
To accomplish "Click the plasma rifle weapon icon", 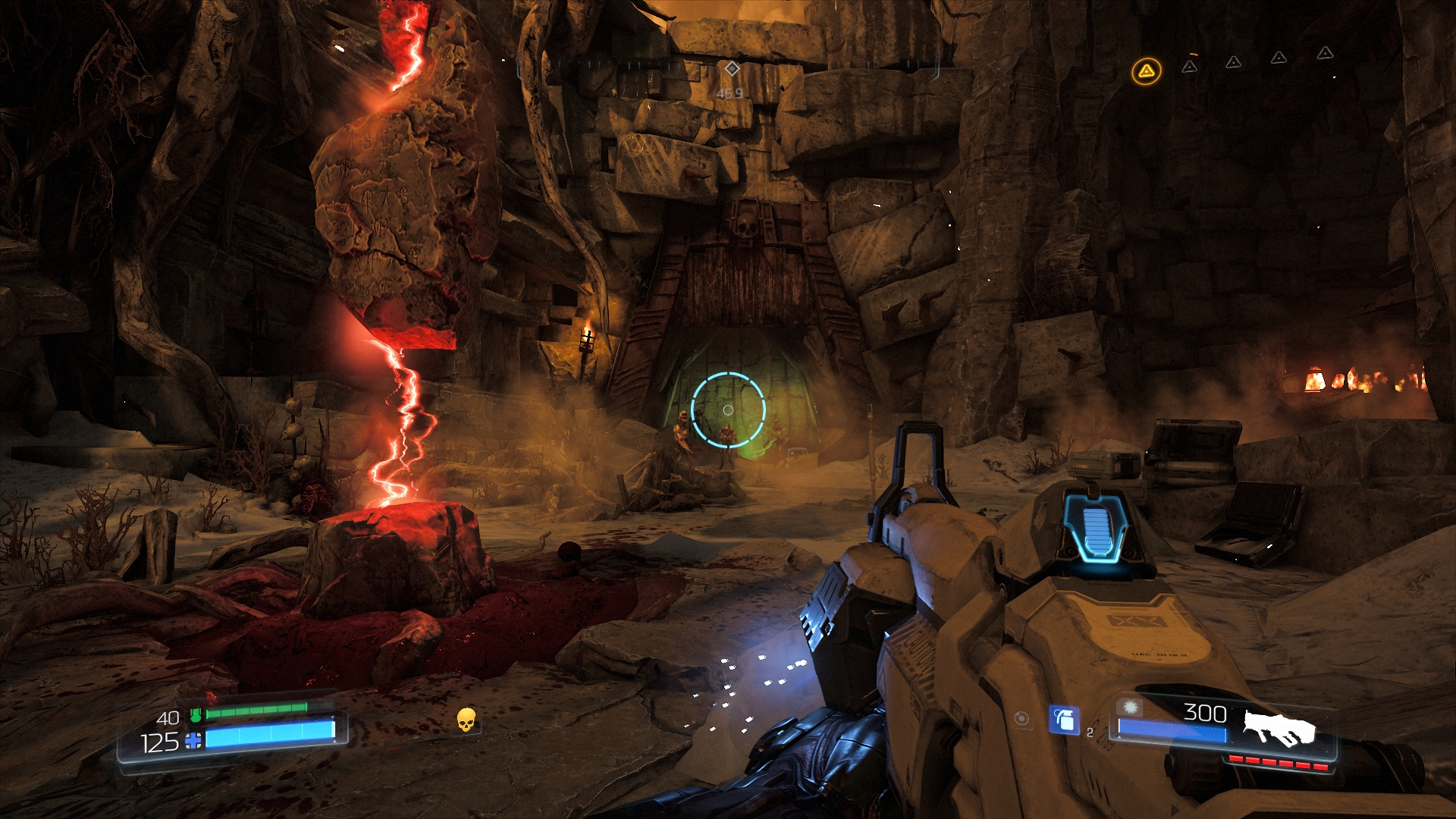I will [x=1278, y=726].
